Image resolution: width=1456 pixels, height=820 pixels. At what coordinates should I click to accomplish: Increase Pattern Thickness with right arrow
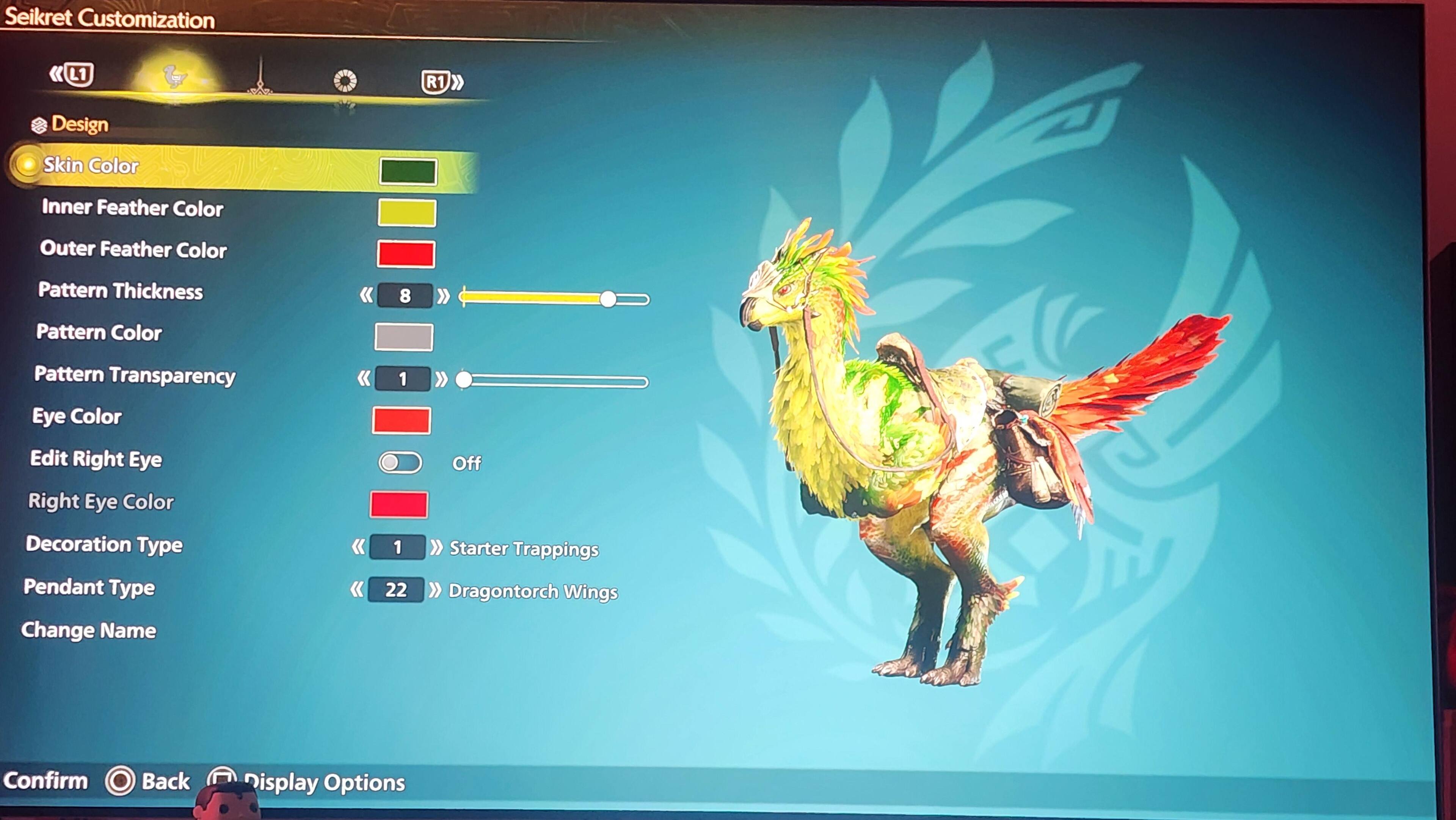(x=444, y=296)
